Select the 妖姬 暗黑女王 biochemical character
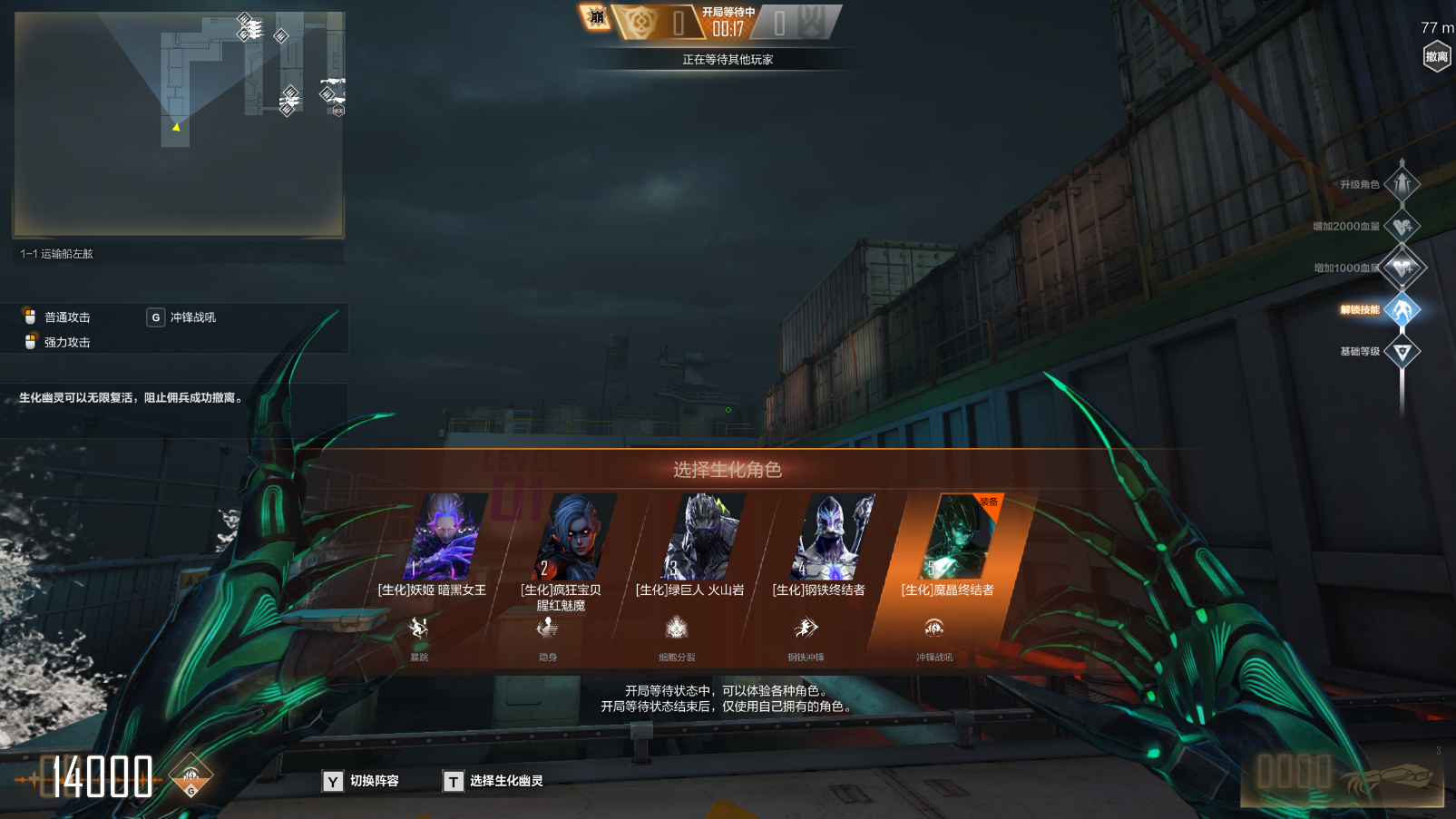The image size is (1456, 819). 445,537
